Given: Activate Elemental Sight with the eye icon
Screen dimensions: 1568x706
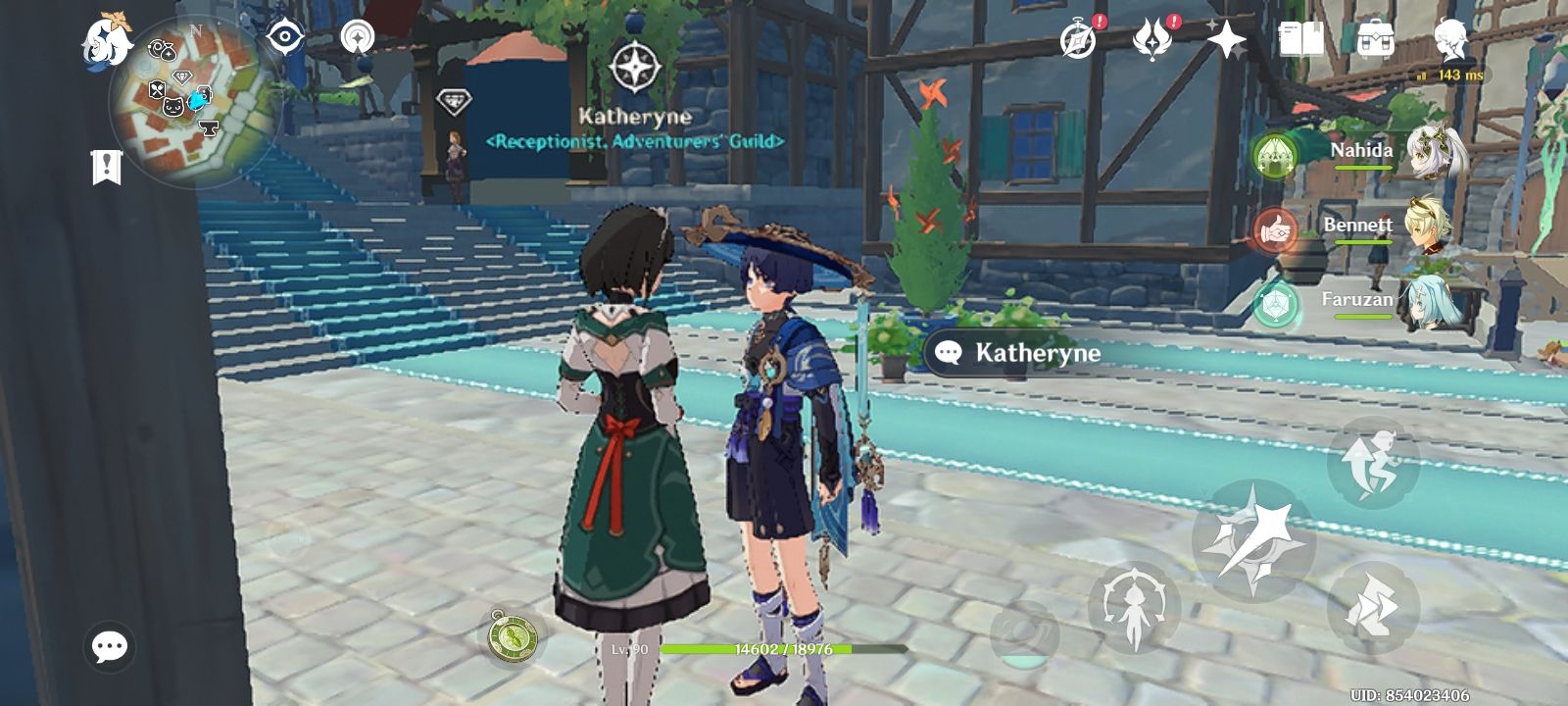Looking at the screenshot, I should tap(284, 34).
